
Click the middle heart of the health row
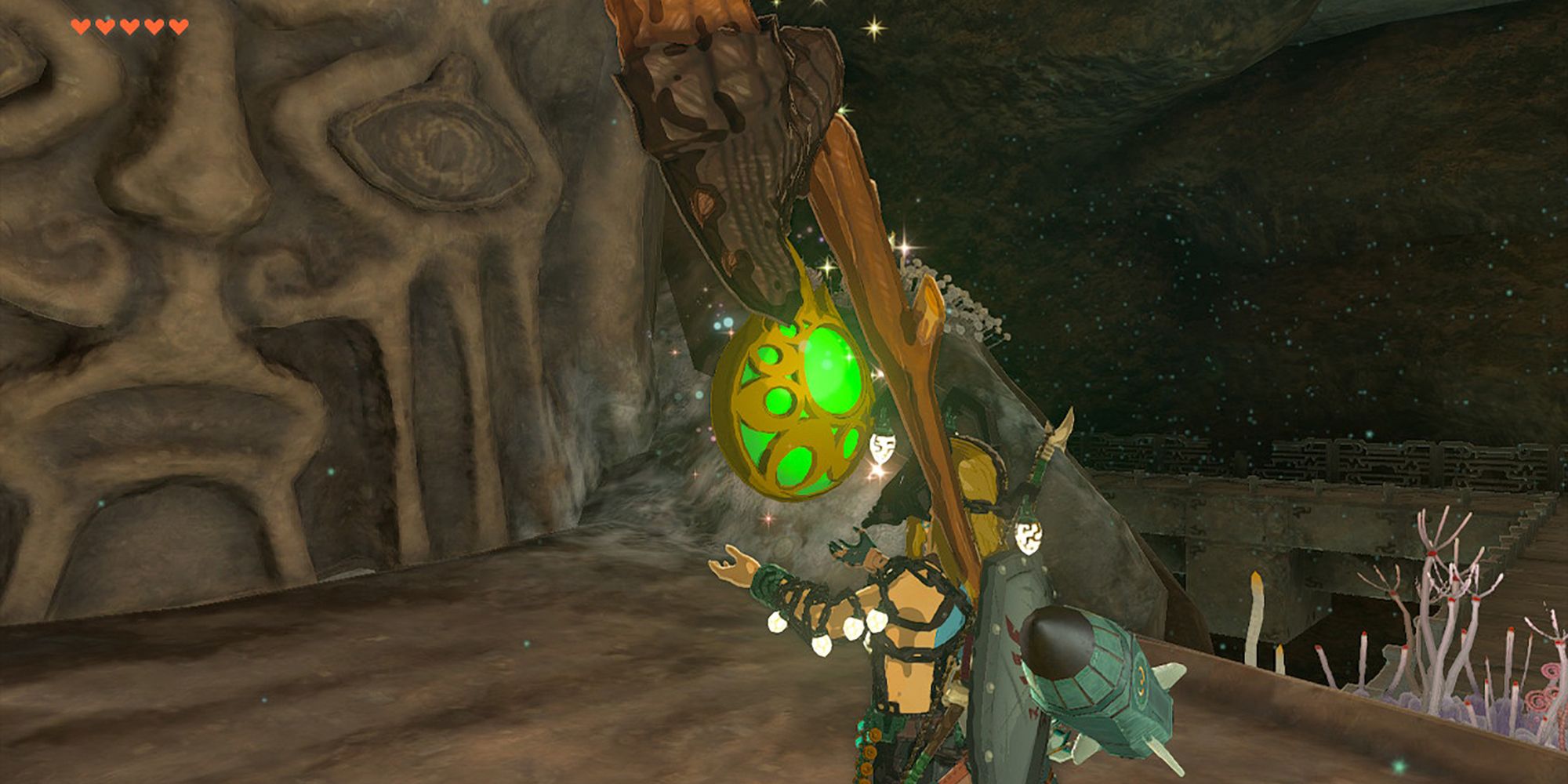point(129,27)
